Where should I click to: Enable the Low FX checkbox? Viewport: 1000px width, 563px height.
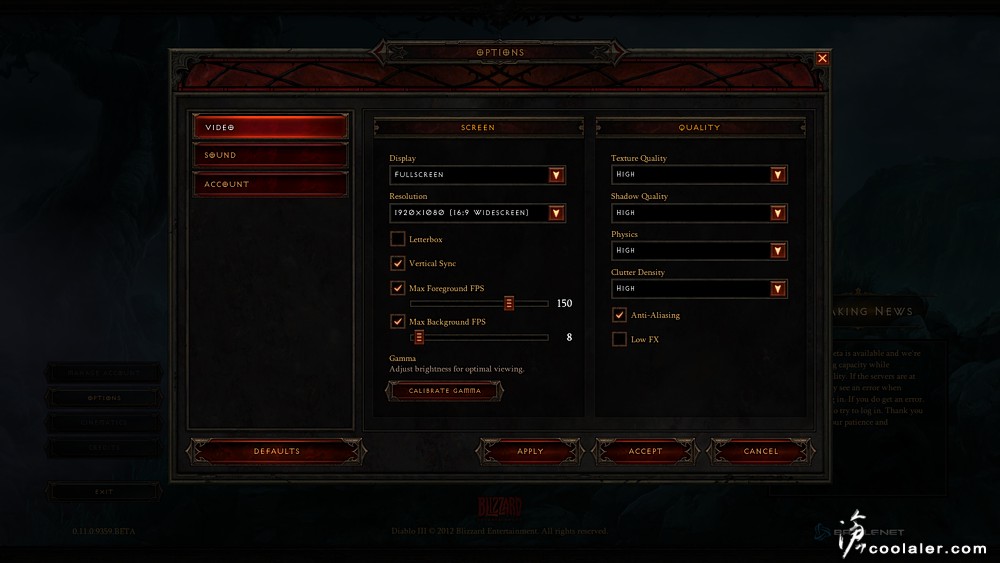pyautogui.click(x=620, y=339)
